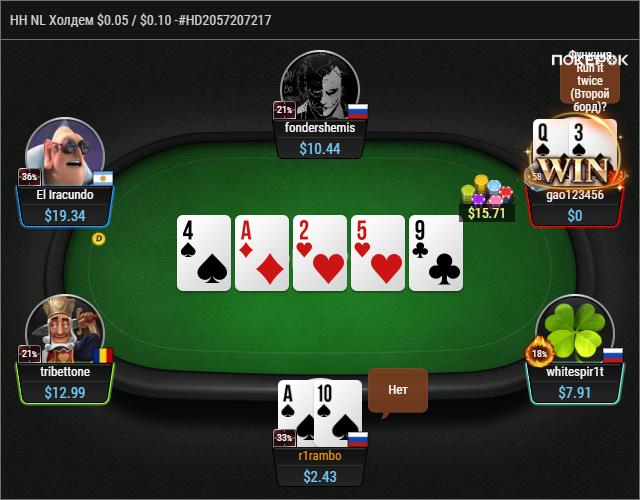Viewport: 640px width, 500px height.
Task: Select the 4 of spades board card
Action: (x=204, y=253)
